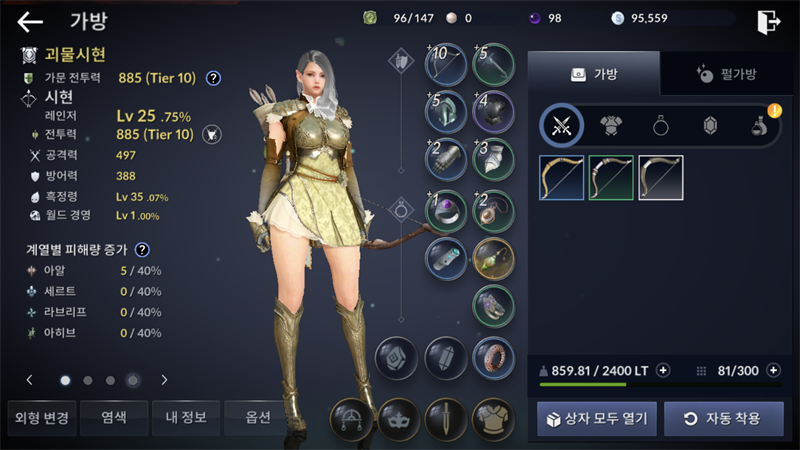The image size is (800, 450).
Task: Choose the armor category filter
Action: click(x=611, y=126)
